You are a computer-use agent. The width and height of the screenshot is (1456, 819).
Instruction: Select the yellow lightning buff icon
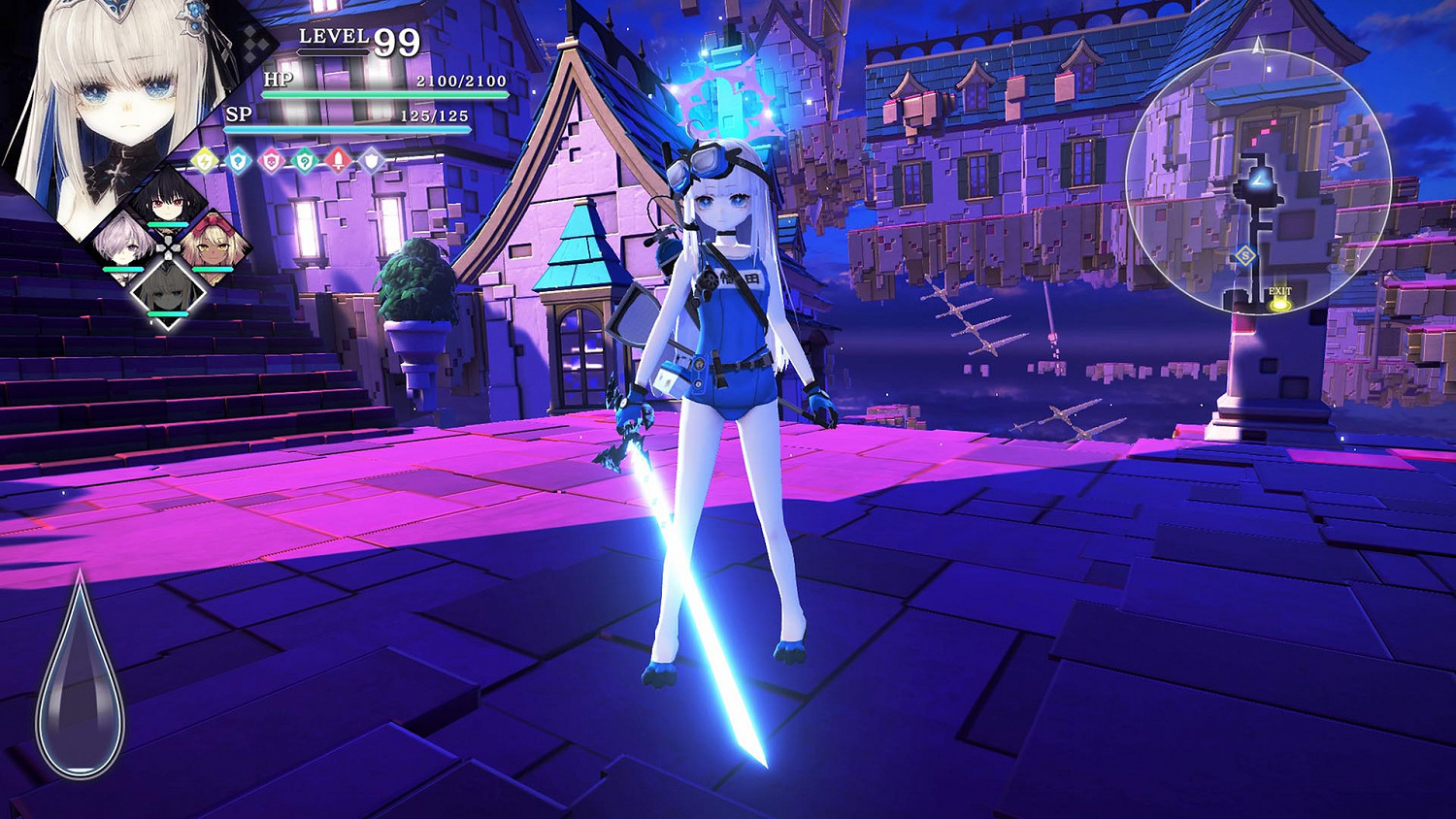pos(204,161)
